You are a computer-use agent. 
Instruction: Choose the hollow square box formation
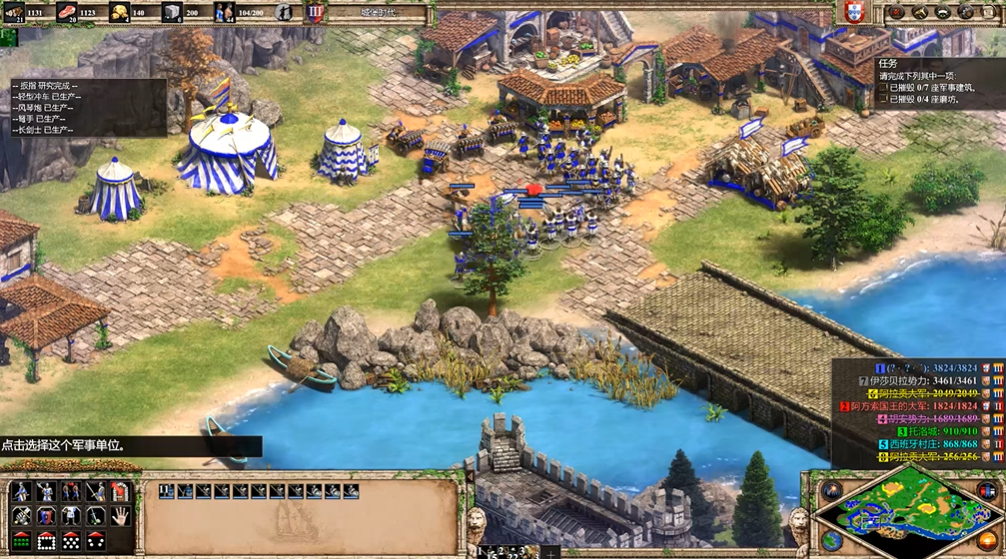[47, 541]
